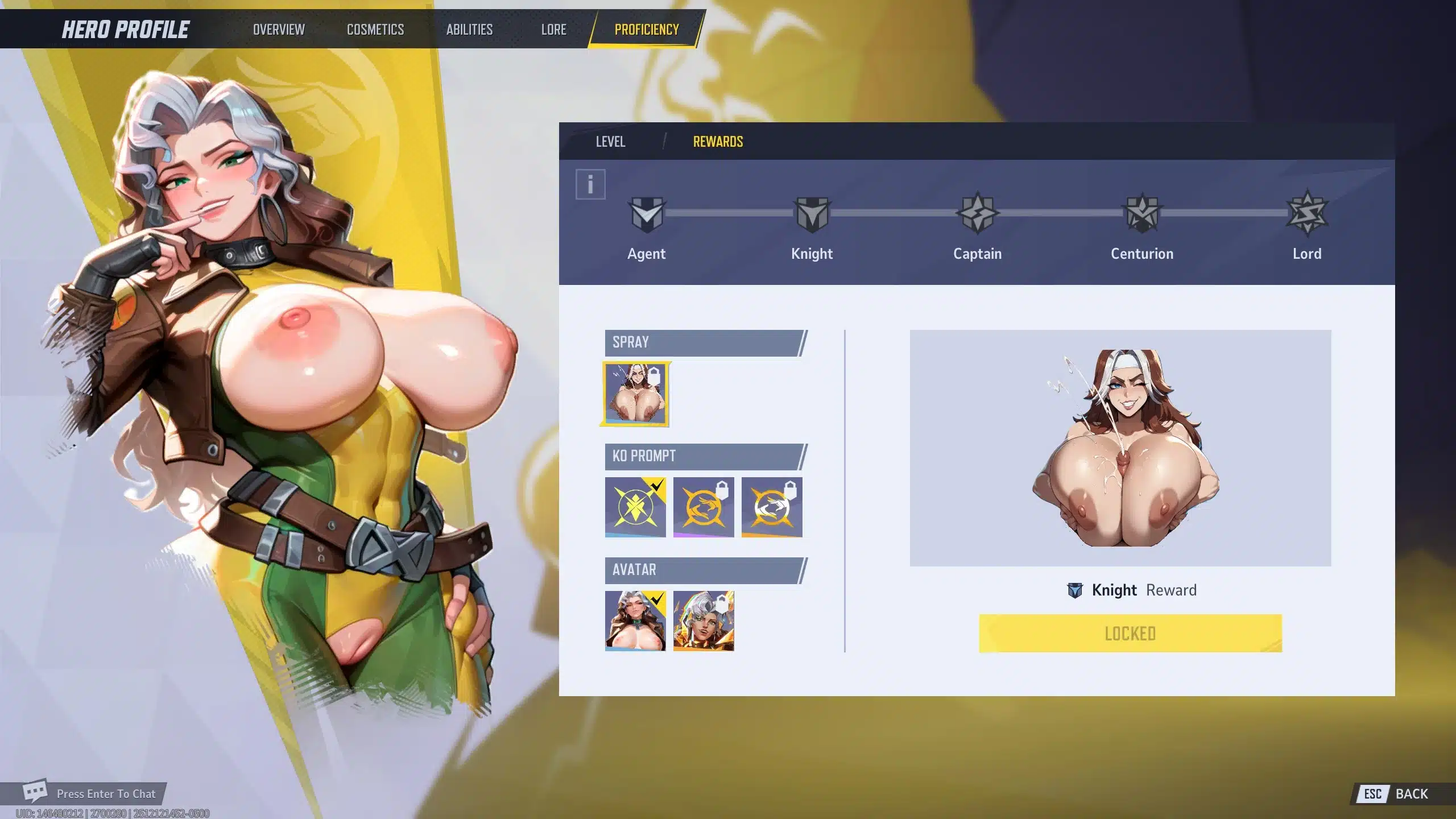Choose the locked Avatar reward
The image size is (1456, 819).
[704, 621]
